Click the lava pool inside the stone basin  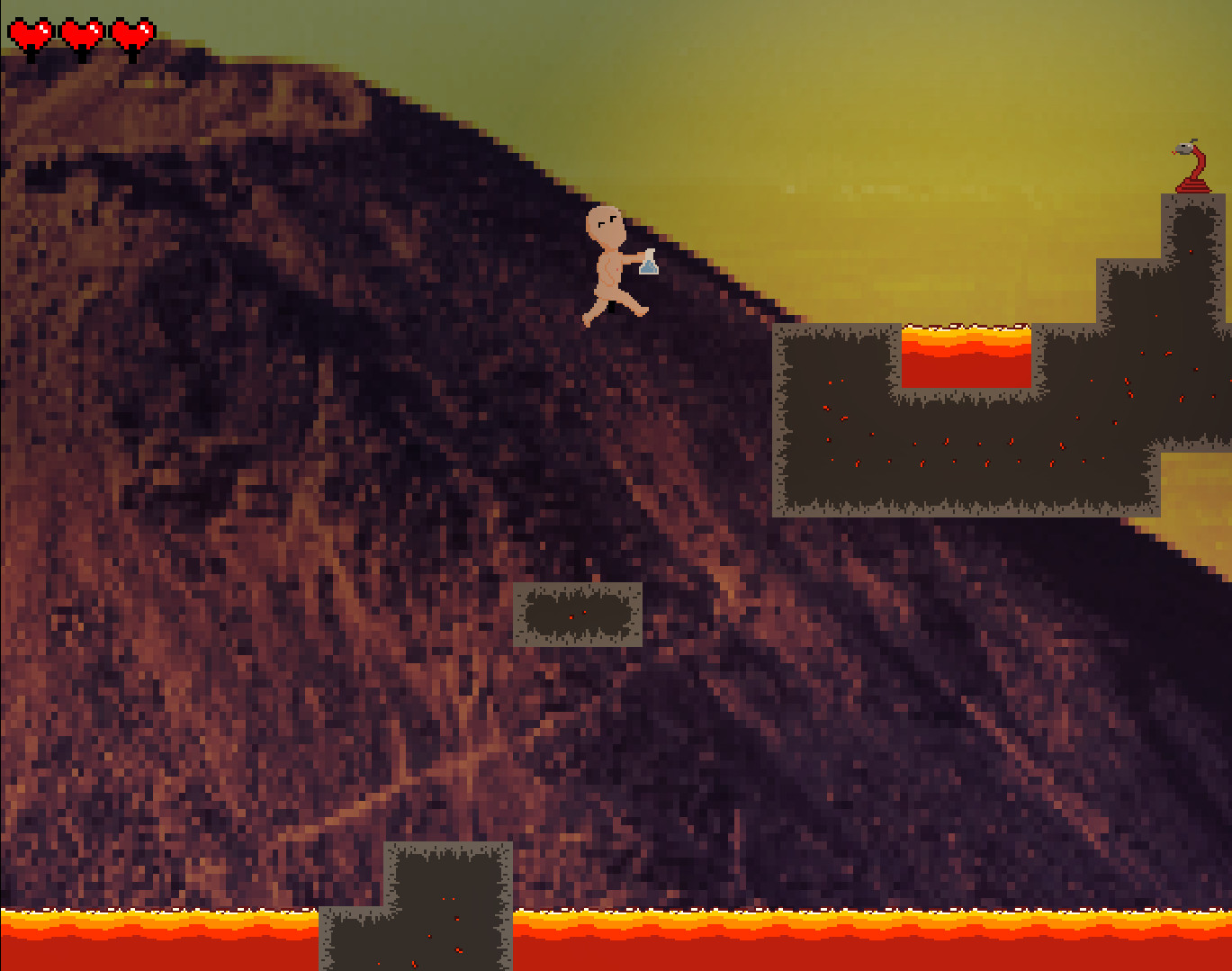point(966,355)
